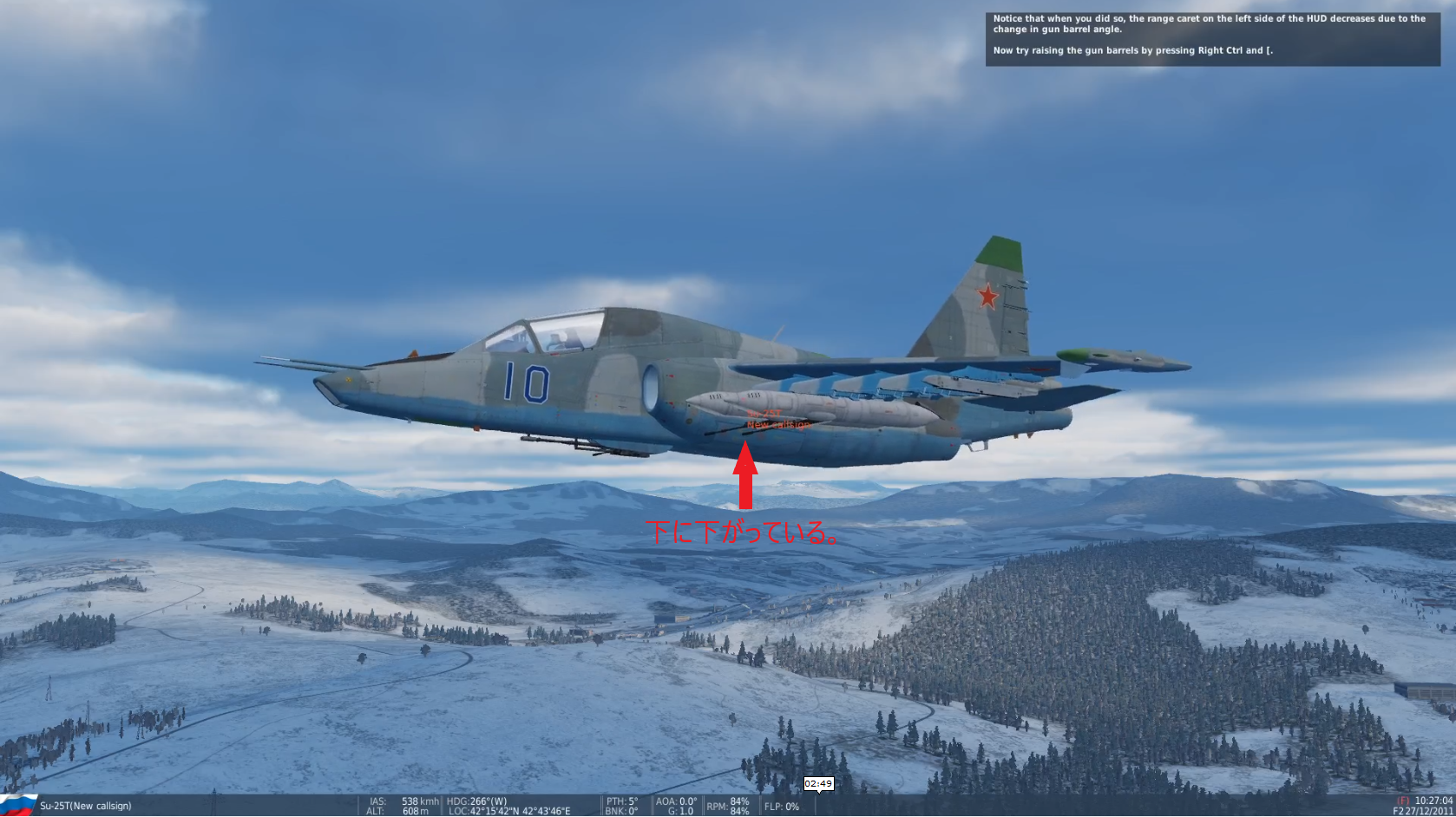Click the FLP:0% flaps indicator

tap(782, 806)
